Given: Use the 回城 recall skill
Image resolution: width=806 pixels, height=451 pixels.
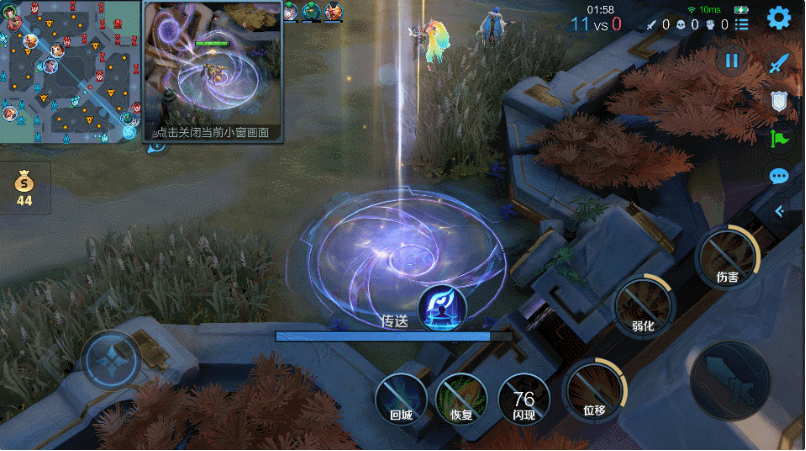Looking at the screenshot, I should click(401, 398).
